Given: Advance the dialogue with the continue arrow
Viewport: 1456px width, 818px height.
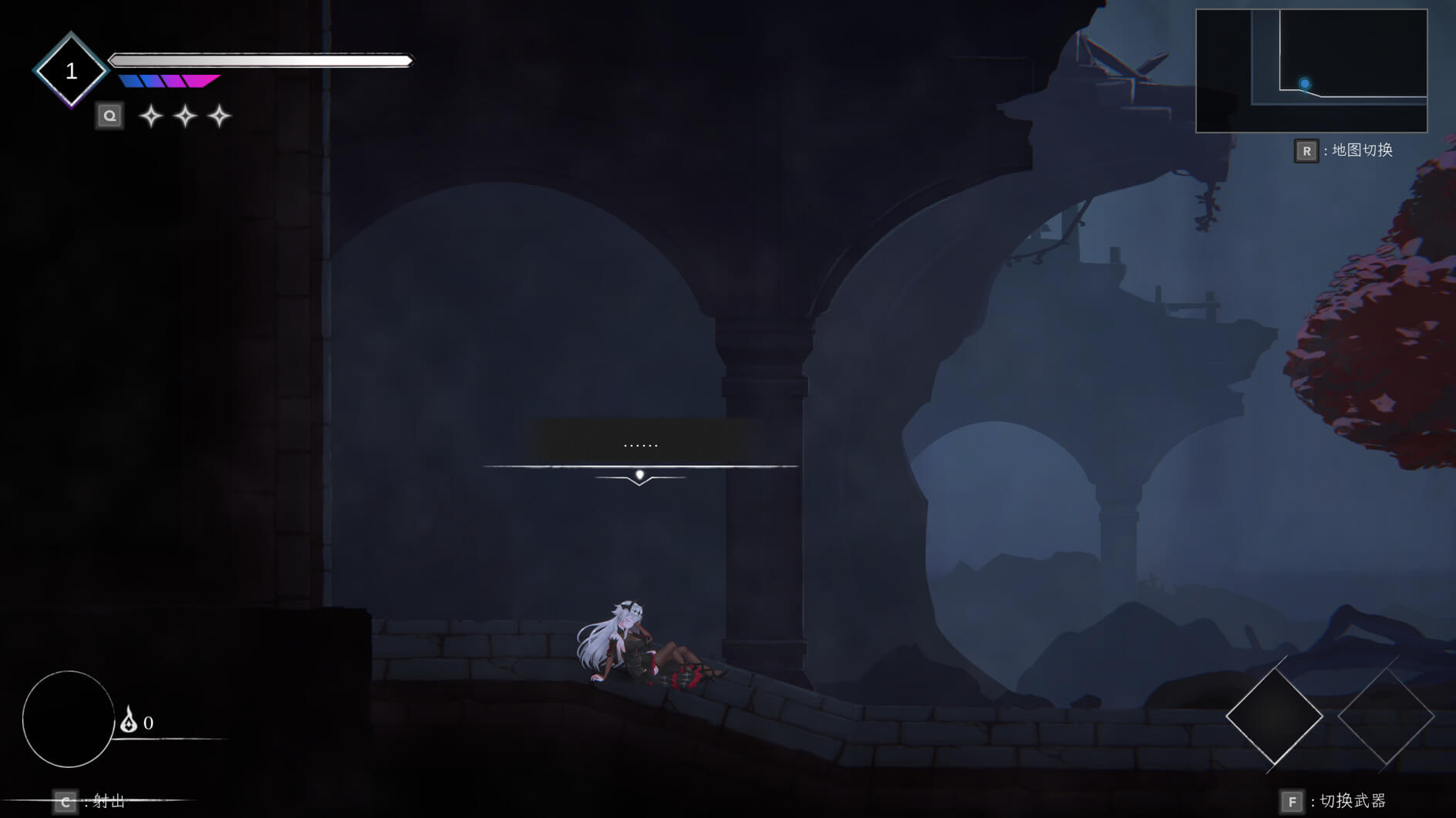Looking at the screenshot, I should [x=639, y=477].
